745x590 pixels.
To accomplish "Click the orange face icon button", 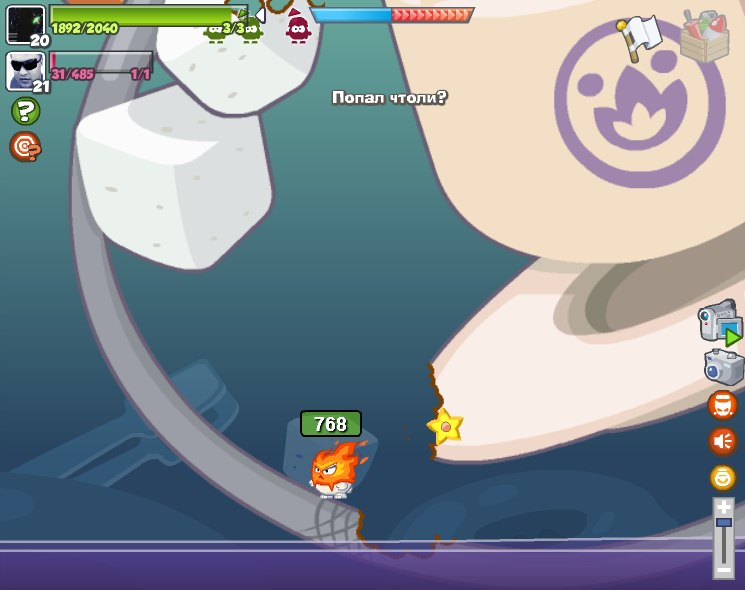I will [x=722, y=405].
